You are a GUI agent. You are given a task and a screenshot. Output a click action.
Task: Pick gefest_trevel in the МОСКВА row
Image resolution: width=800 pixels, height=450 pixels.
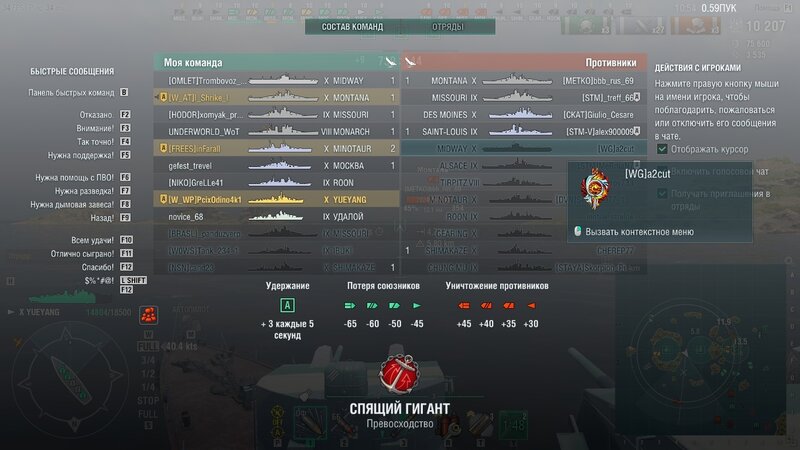point(200,165)
